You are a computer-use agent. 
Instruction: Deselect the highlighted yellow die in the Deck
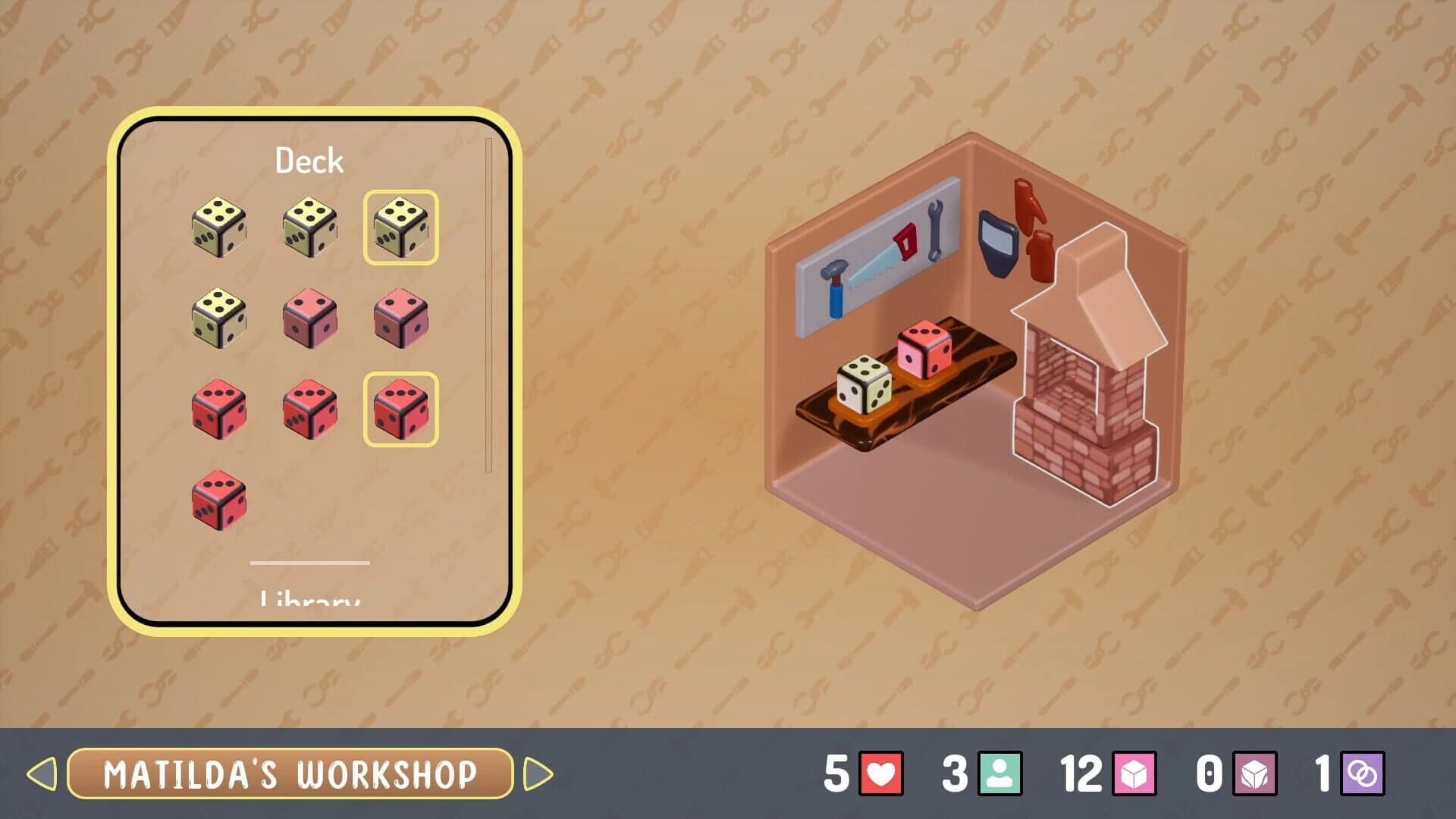402,227
